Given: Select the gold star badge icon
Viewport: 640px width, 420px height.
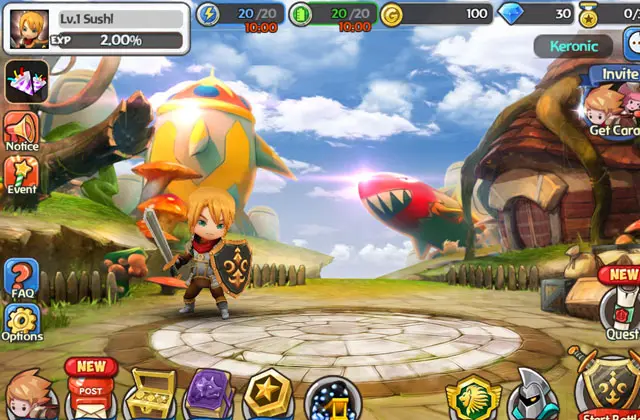Looking at the screenshot, I should (x=268, y=394).
